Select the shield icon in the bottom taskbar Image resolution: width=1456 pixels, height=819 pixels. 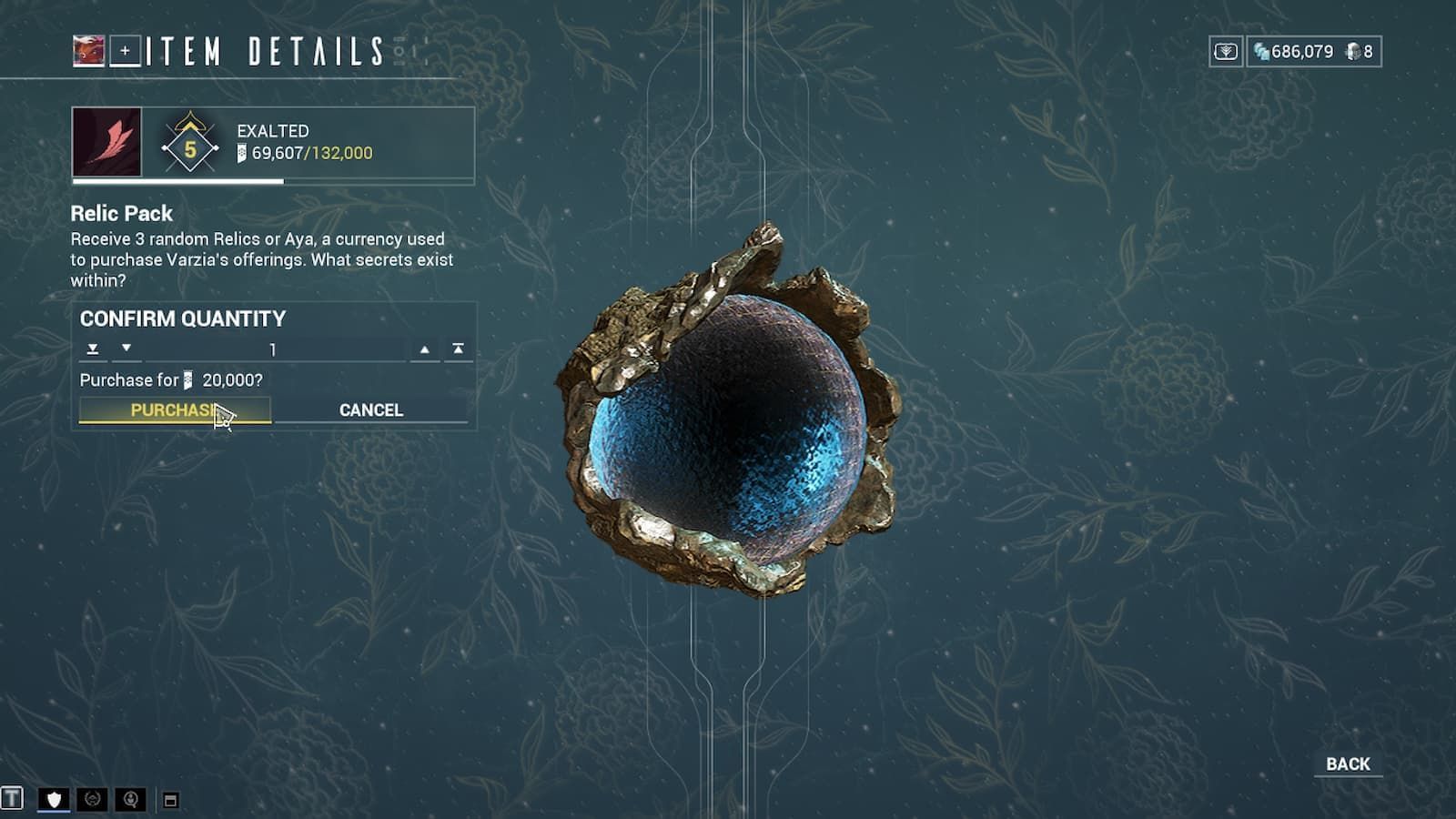pos(54,799)
